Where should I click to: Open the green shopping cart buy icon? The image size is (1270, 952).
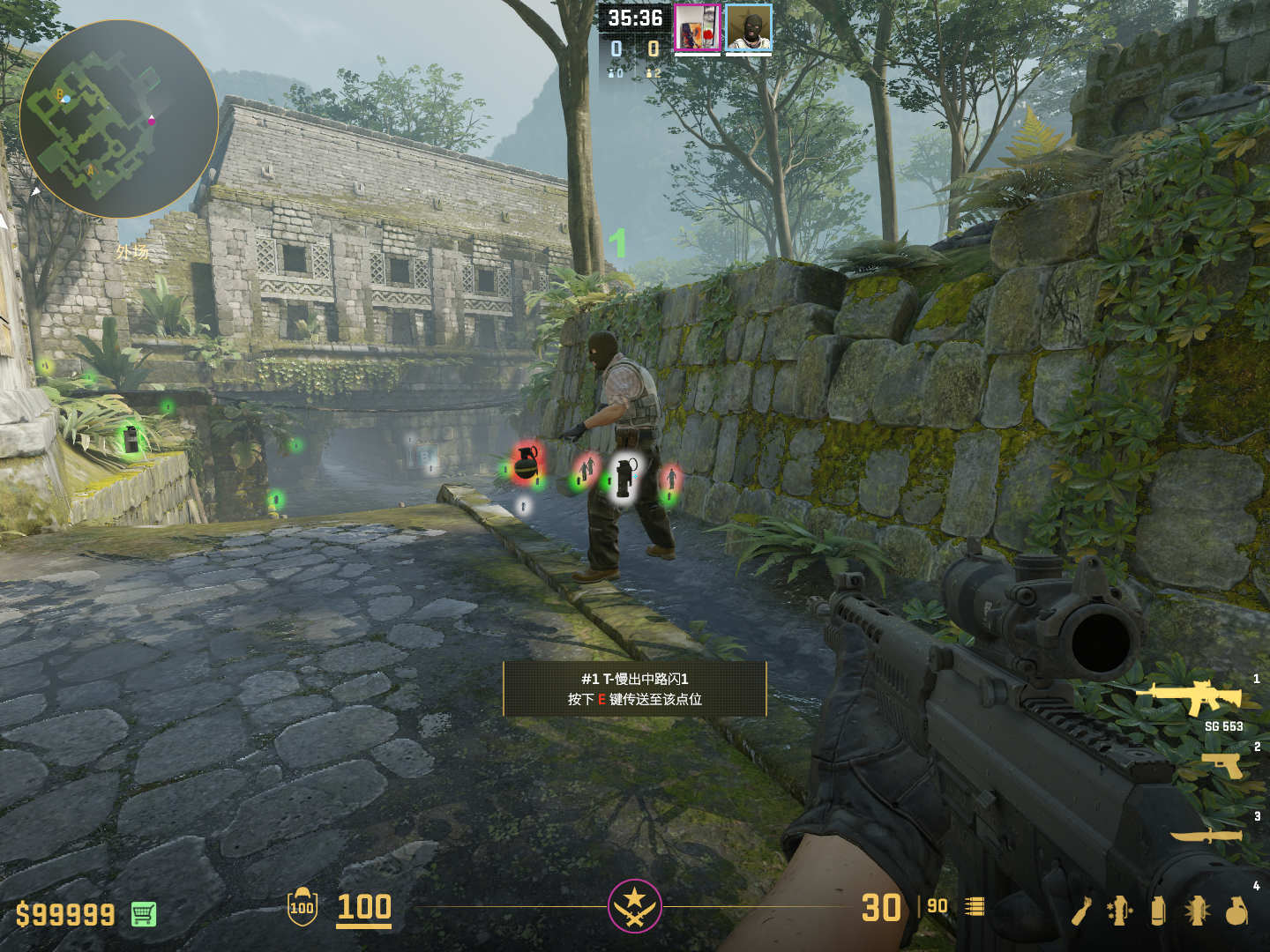[144, 914]
